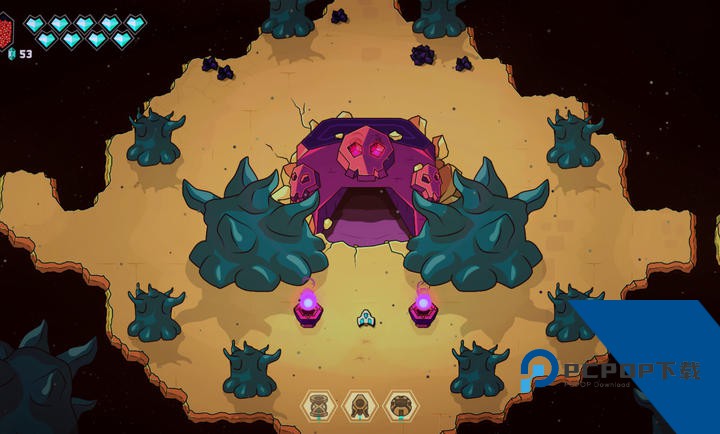Select the cylindrical barrel turret hex slot
The width and height of the screenshot is (720, 434).
318,405
